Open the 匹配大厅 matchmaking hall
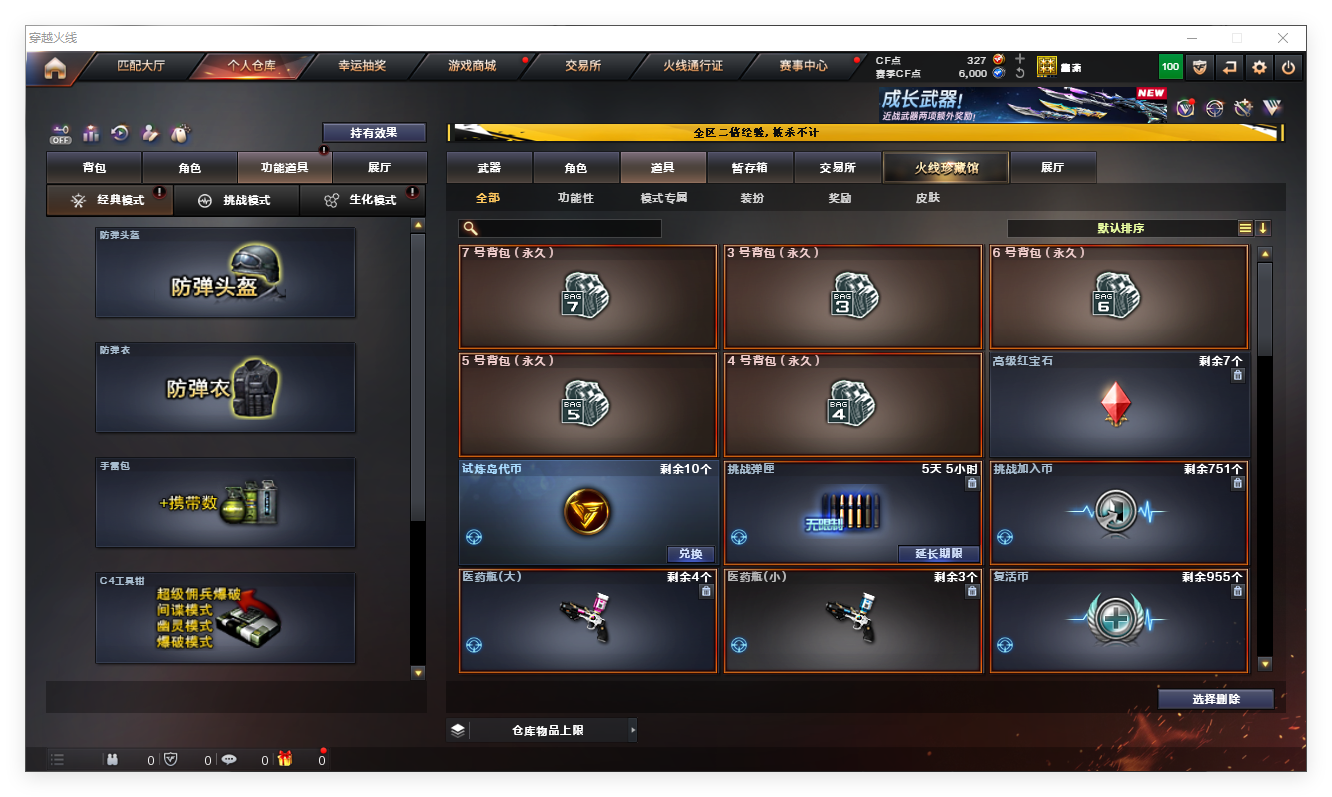The height and width of the screenshot is (797, 1332). pyautogui.click(x=141, y=66)
